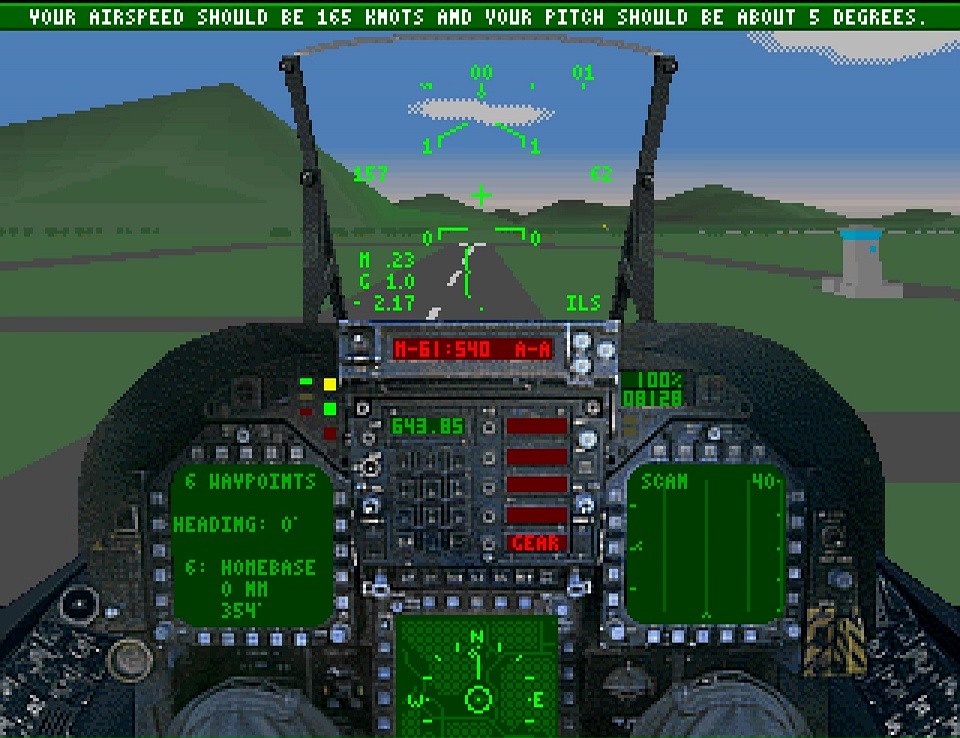The height and width of the screenshot is (738, 960).
Task: Toggle the red GEAR indicator light
Action: point(536,543)
